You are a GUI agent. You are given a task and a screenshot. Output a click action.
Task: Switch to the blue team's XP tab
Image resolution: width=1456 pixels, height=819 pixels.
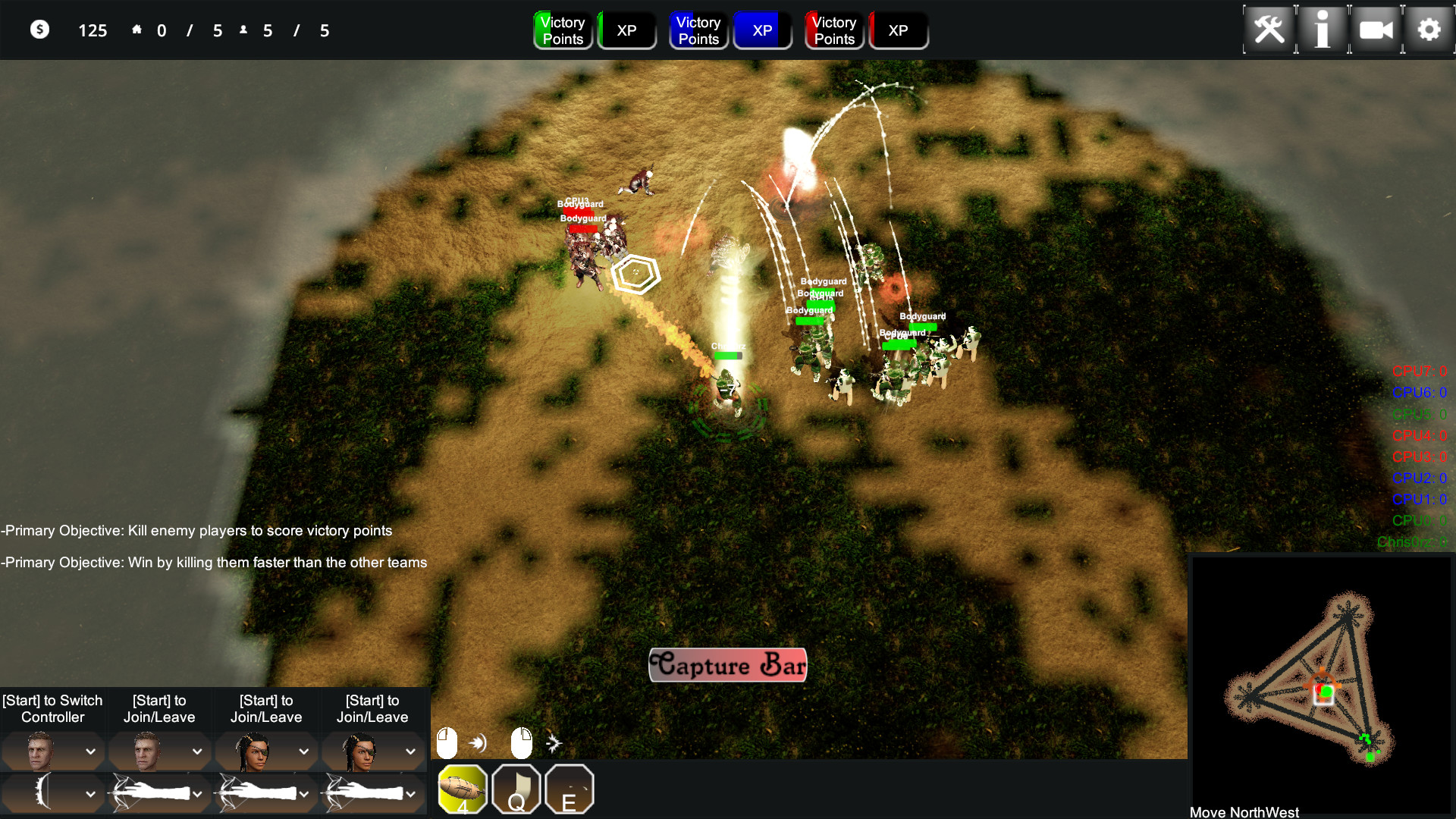763,30
